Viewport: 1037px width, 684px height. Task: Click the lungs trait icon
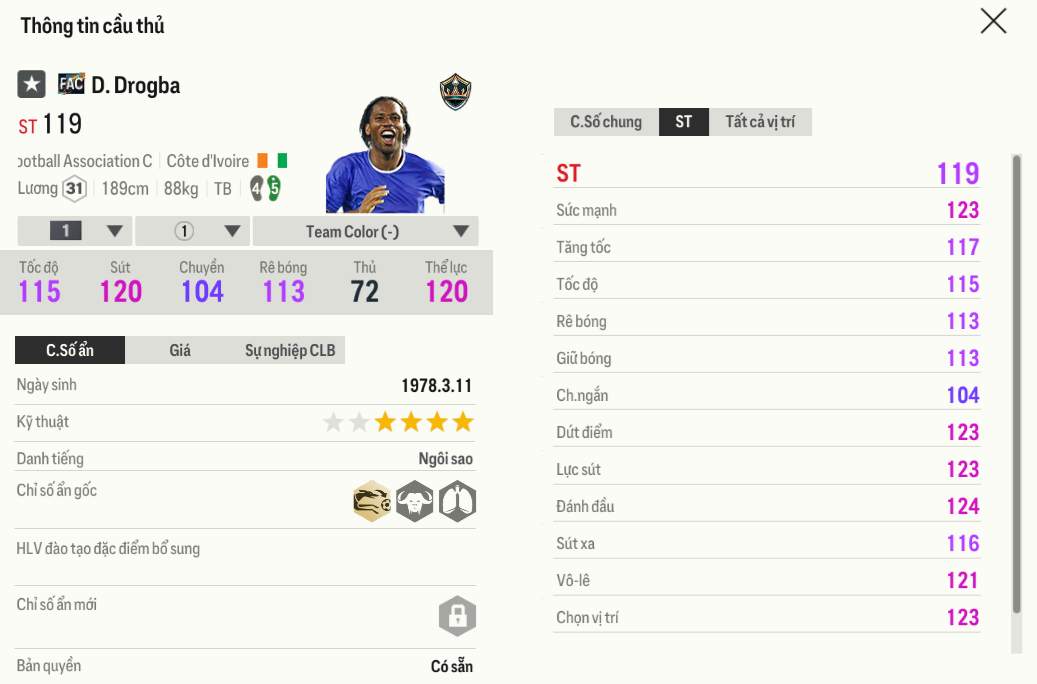457,501
